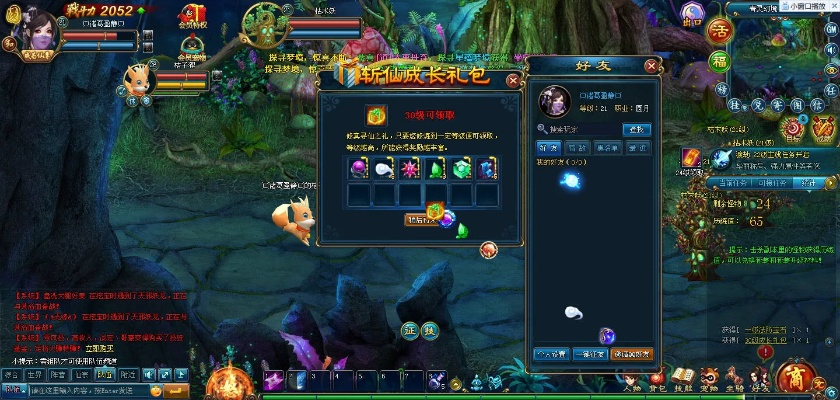This screenshot has width=840, height=400.
Task: Select the 好友 tab in friends panel
Action: 547,147
